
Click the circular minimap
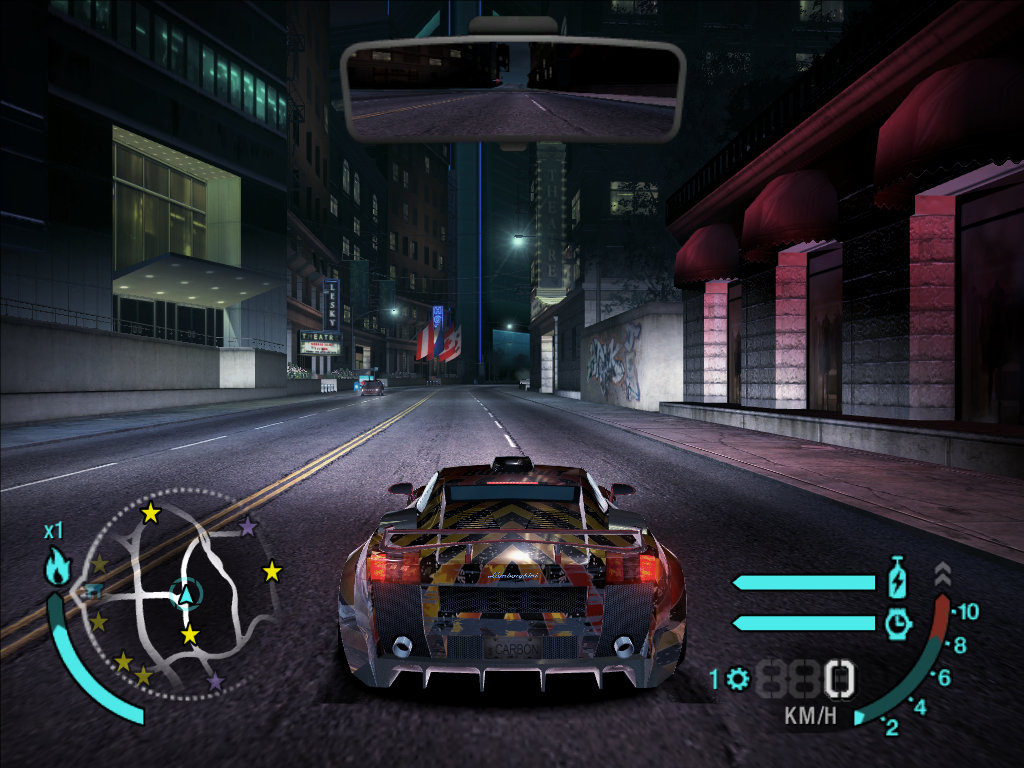point(178,593)
